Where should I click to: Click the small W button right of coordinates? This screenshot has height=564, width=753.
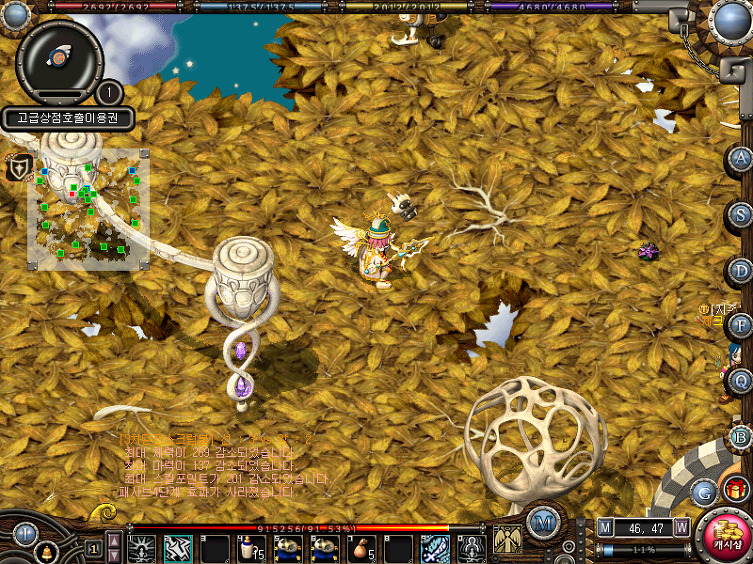[682, 527]
